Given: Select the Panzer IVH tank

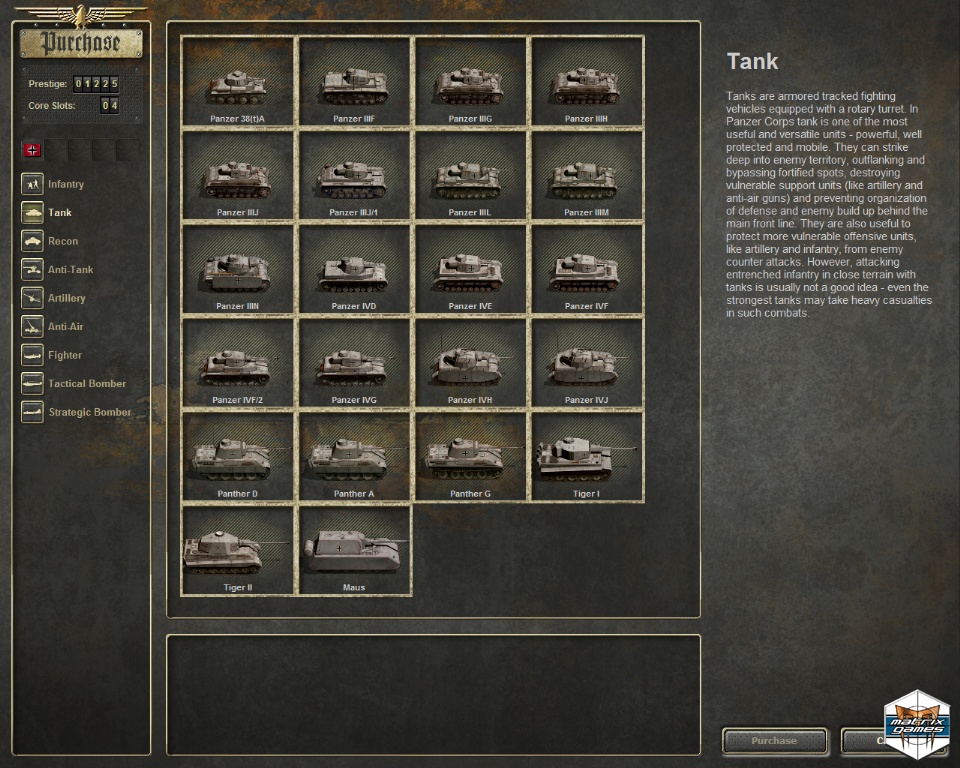Looking at the screenshot, I should click(x=470, y=364).
